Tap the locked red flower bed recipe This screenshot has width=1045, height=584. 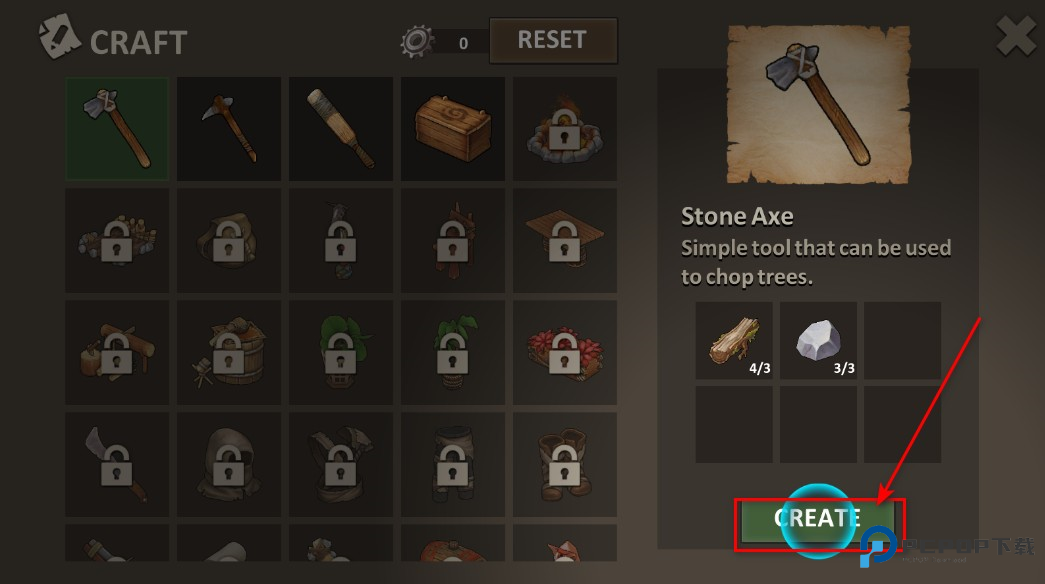point(565,353)
